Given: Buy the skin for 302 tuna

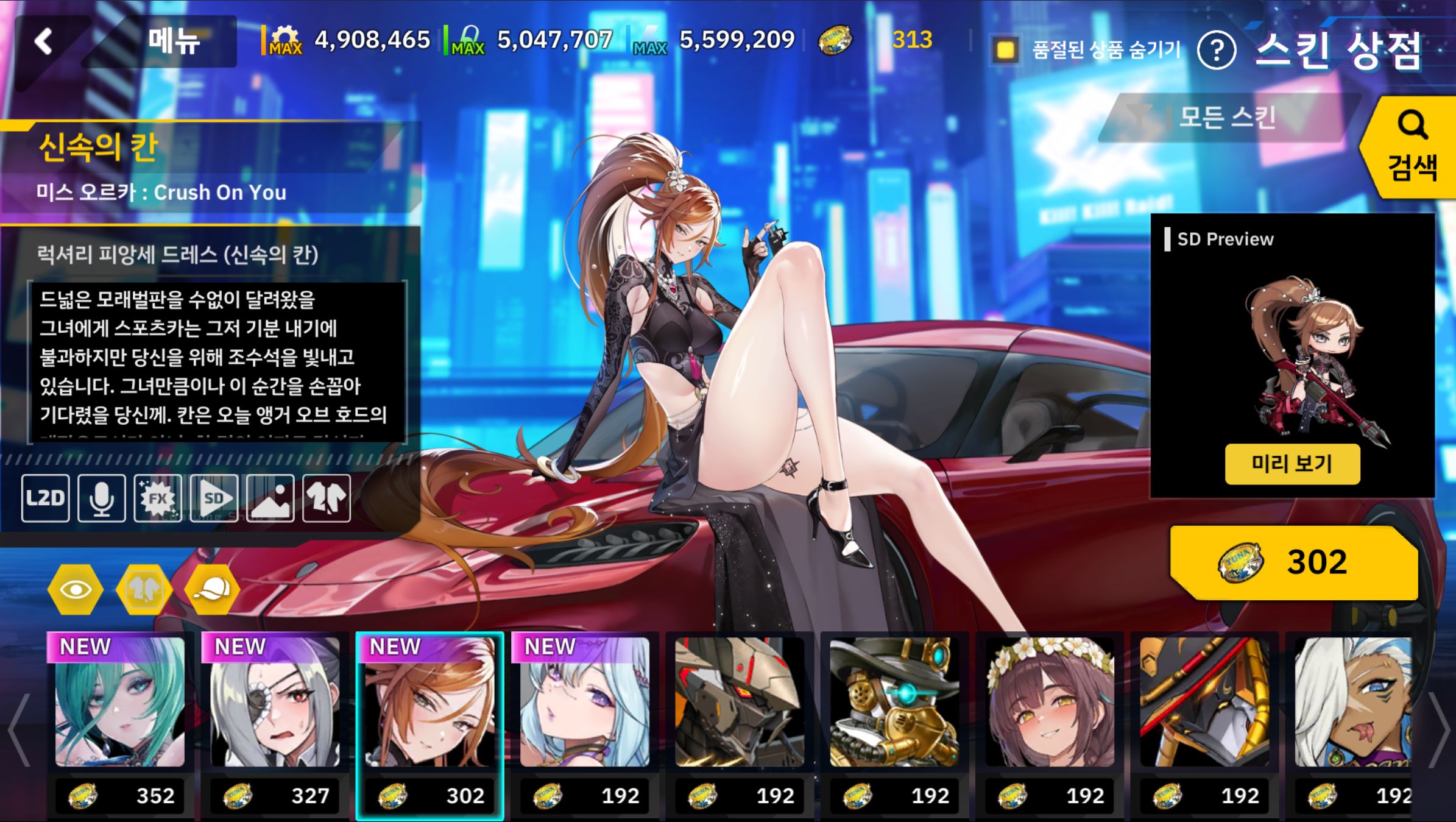Looking at the screenshot, I should [1295, 562].
